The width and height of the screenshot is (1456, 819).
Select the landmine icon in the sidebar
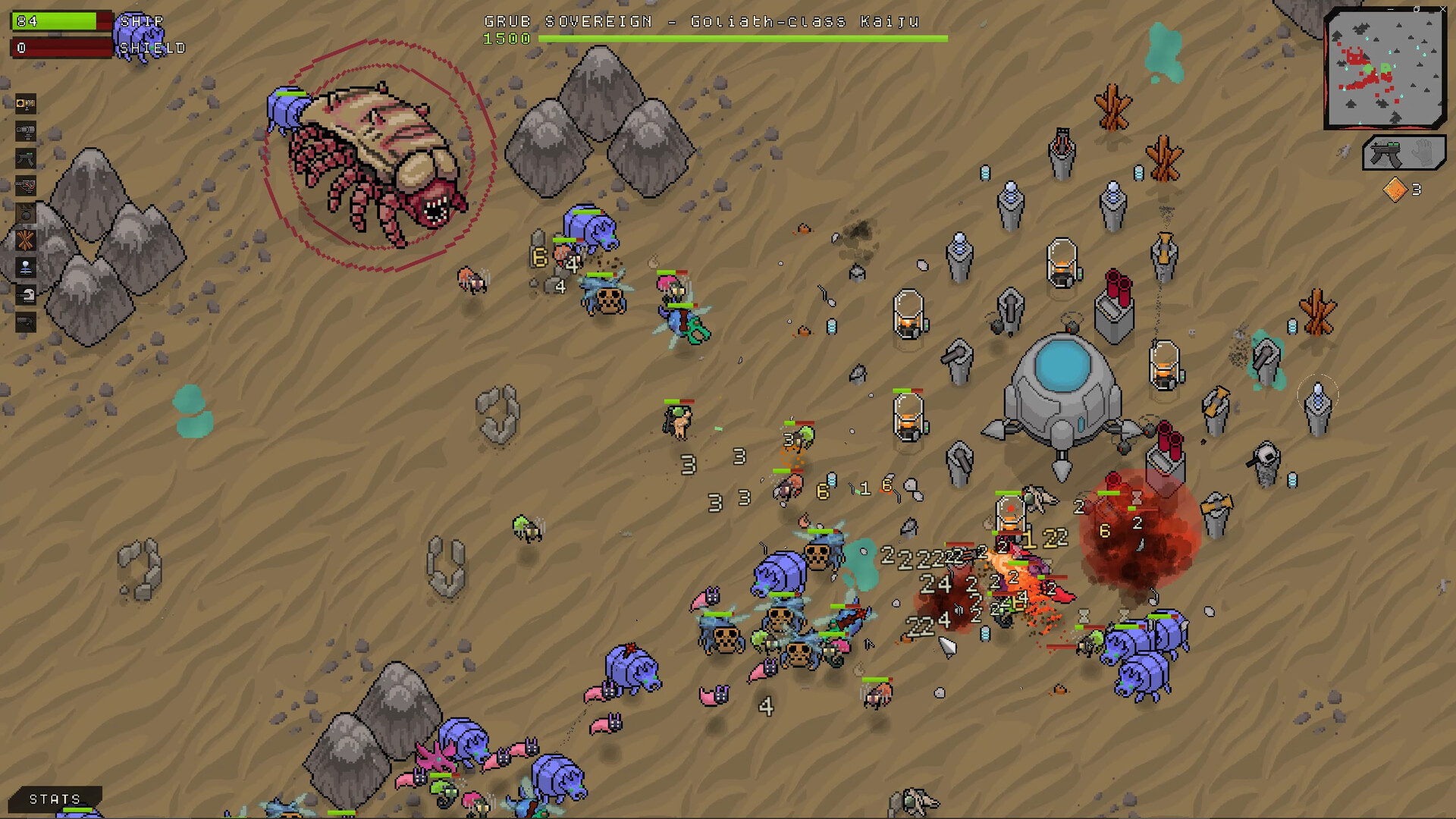point(27,212)
